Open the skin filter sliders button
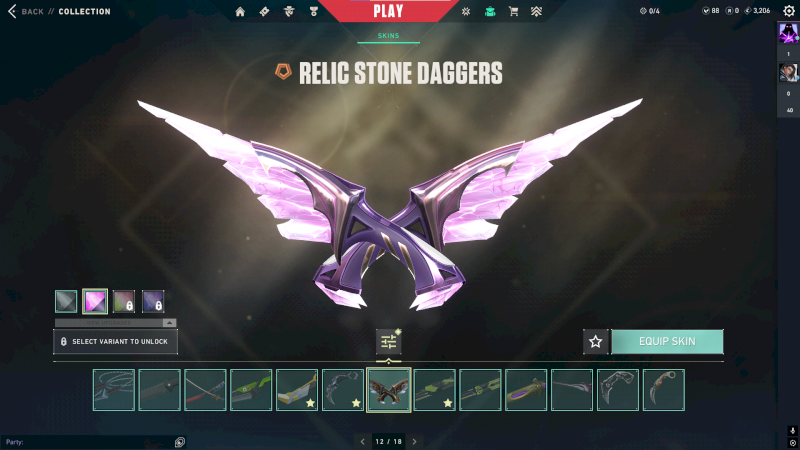This screenshot has height=450, width=800. 389,342
